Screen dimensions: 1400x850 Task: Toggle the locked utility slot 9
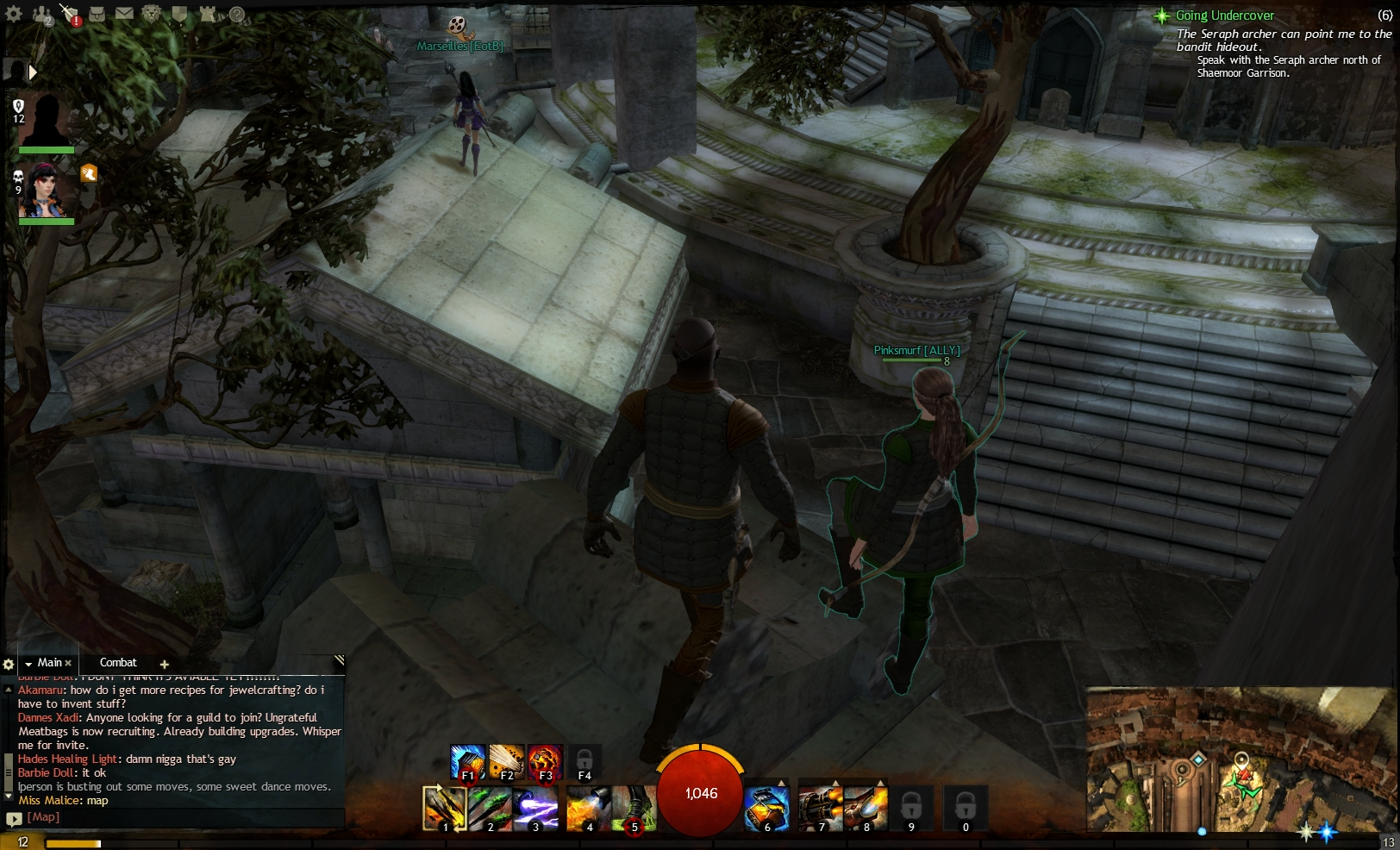(912, 809)
